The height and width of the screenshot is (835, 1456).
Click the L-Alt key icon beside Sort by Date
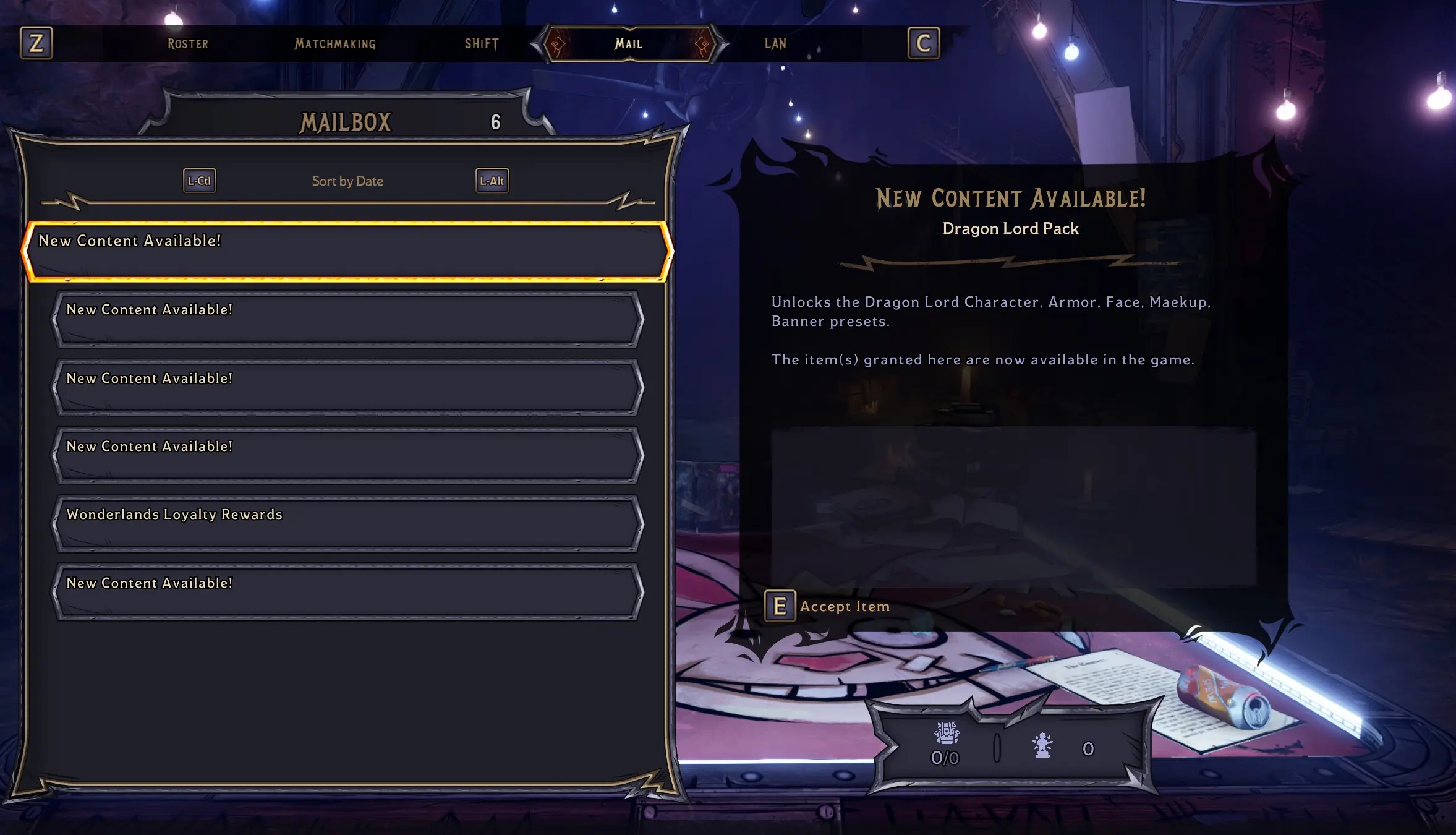click(492, 181)
